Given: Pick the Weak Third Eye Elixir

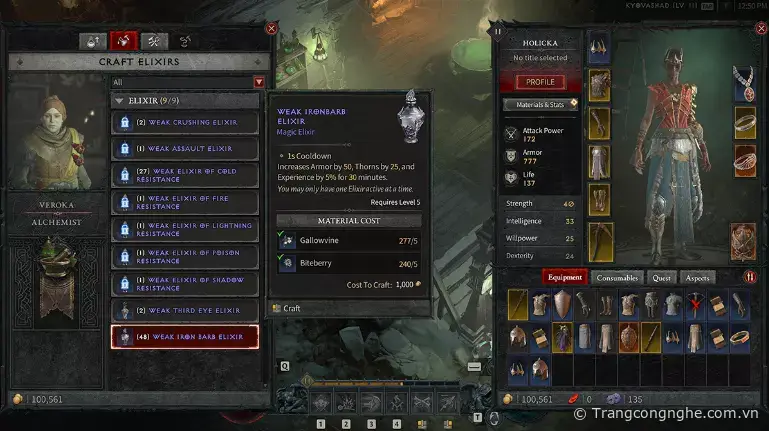Looking at the screenshot, I should coord(184,311).
